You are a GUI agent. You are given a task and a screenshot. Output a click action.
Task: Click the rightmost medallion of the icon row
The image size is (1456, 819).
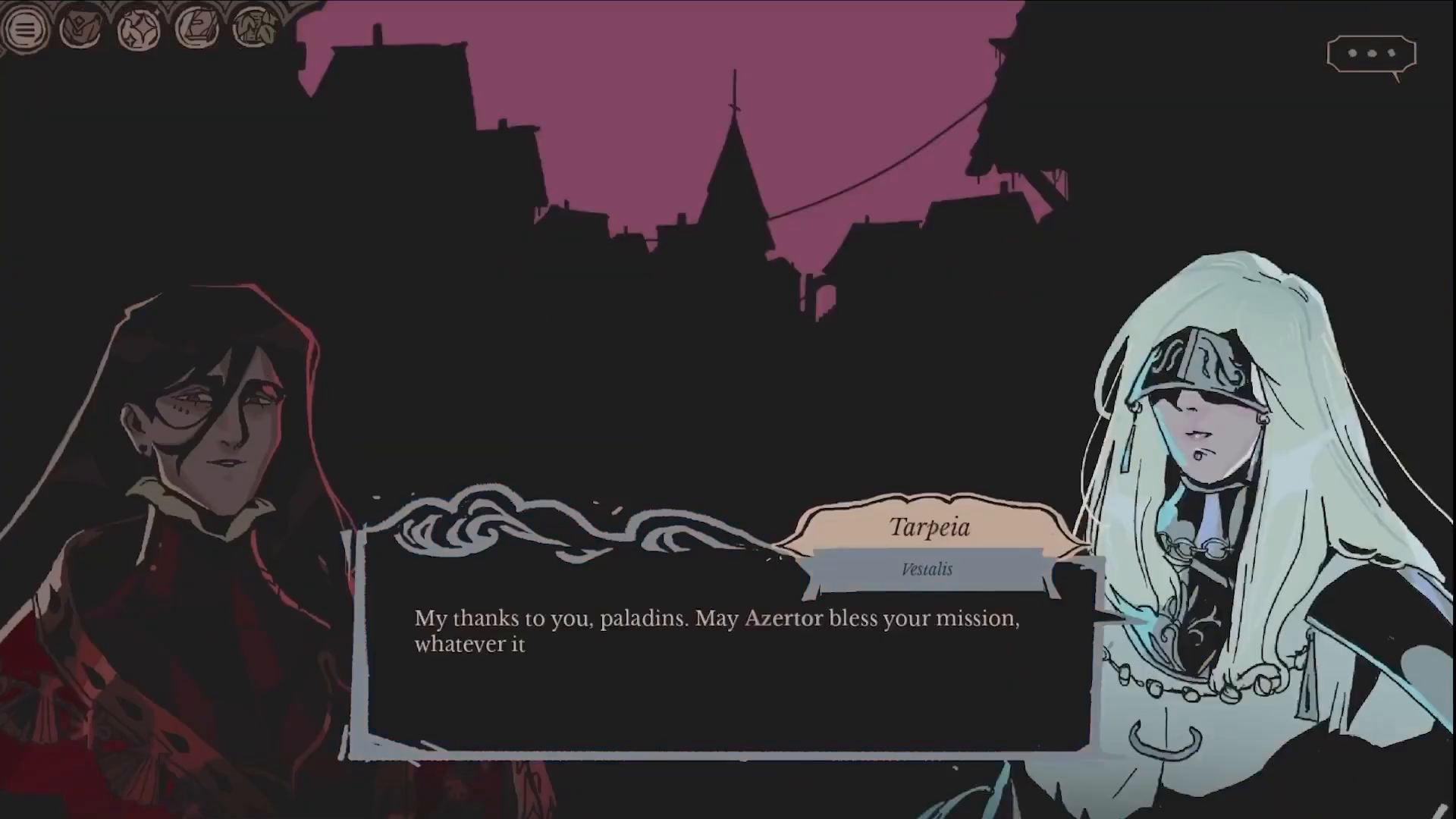[252, 27]
